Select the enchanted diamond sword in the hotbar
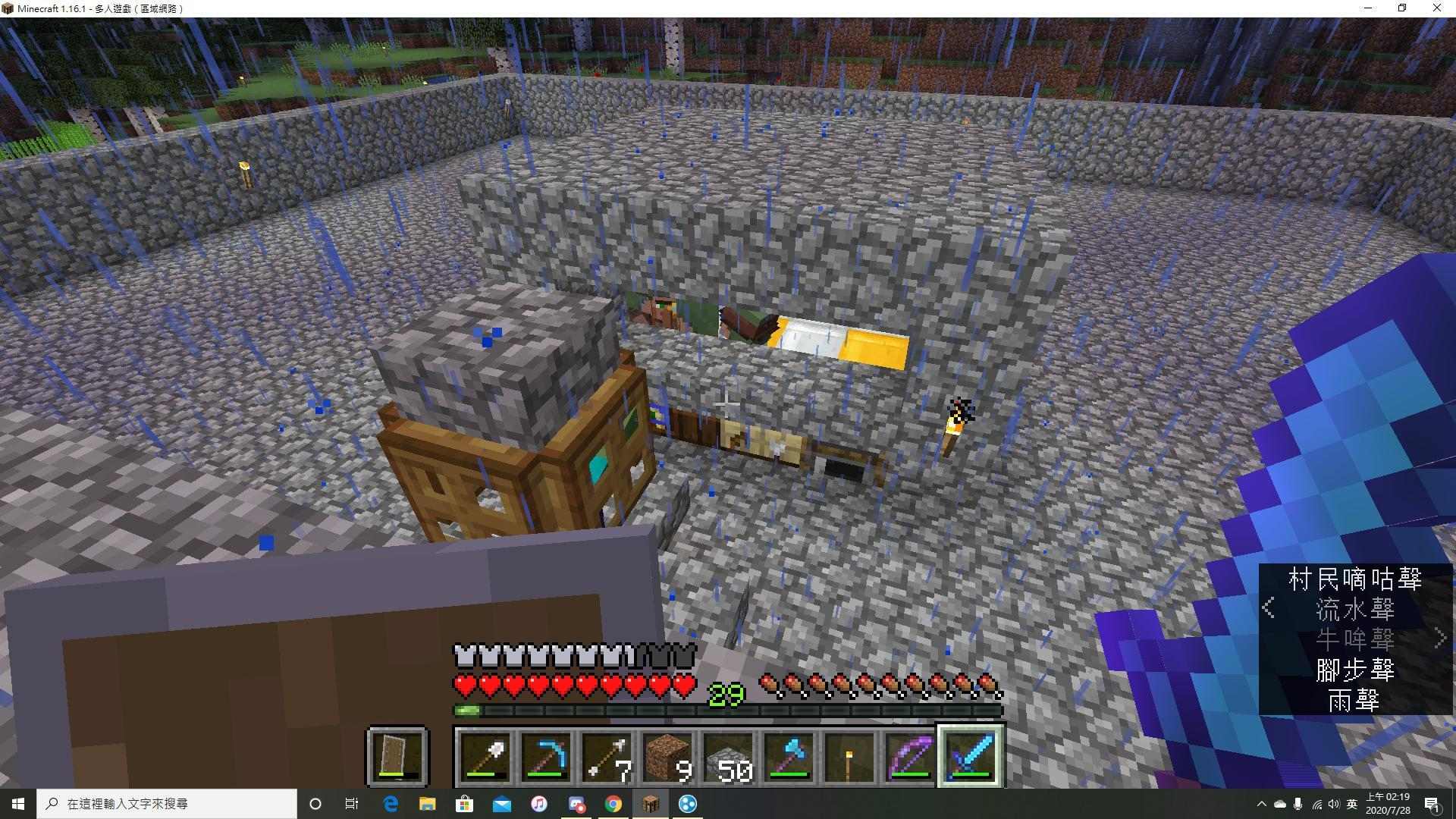 [x=971, y=756]
